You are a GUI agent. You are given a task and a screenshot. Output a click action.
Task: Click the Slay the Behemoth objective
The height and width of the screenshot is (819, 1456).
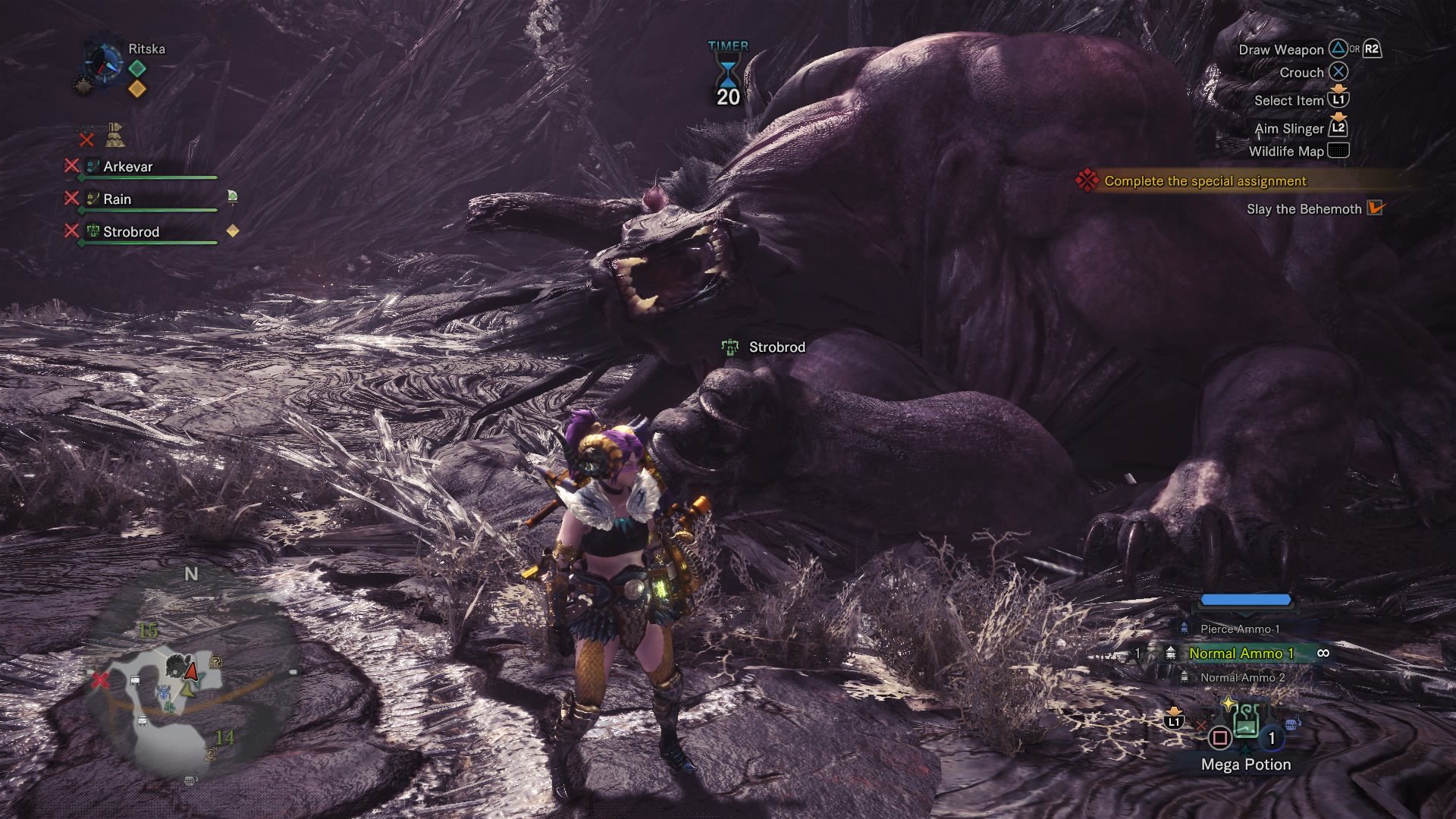coord(1304,209)
